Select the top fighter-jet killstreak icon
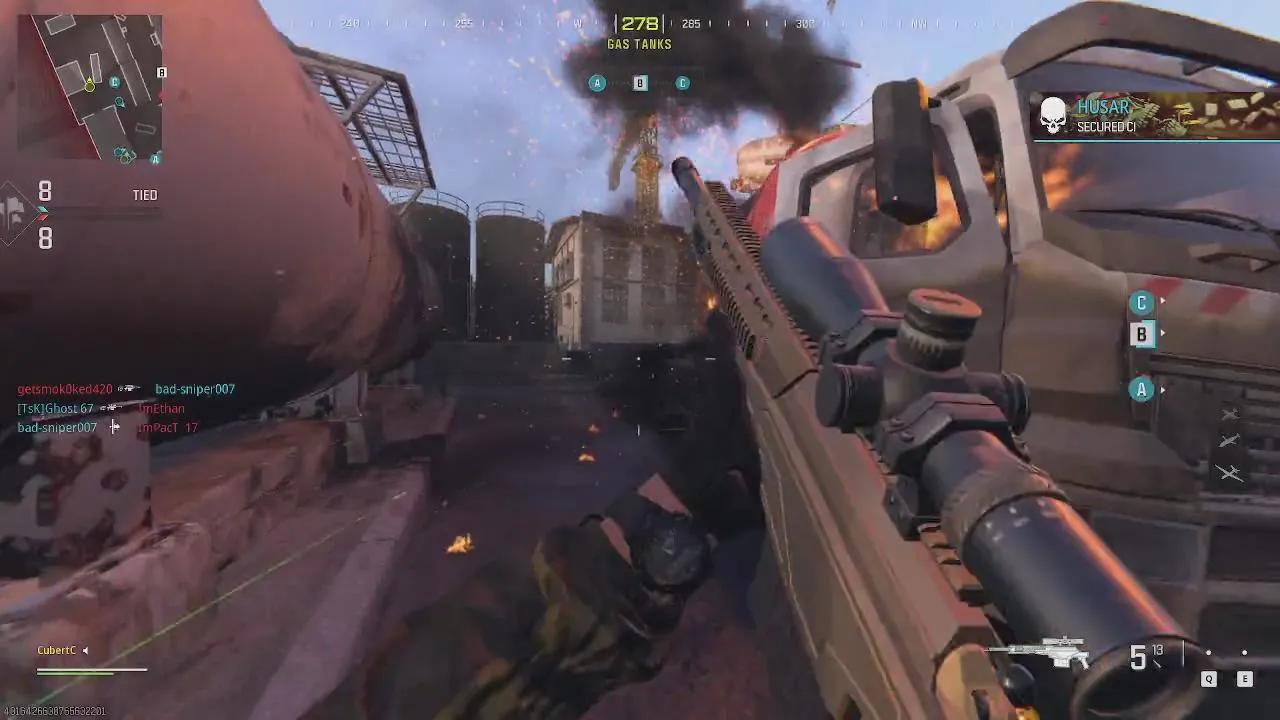Screen dimensions: 1280x720 pyautogui.click(x=1230, y=413)
